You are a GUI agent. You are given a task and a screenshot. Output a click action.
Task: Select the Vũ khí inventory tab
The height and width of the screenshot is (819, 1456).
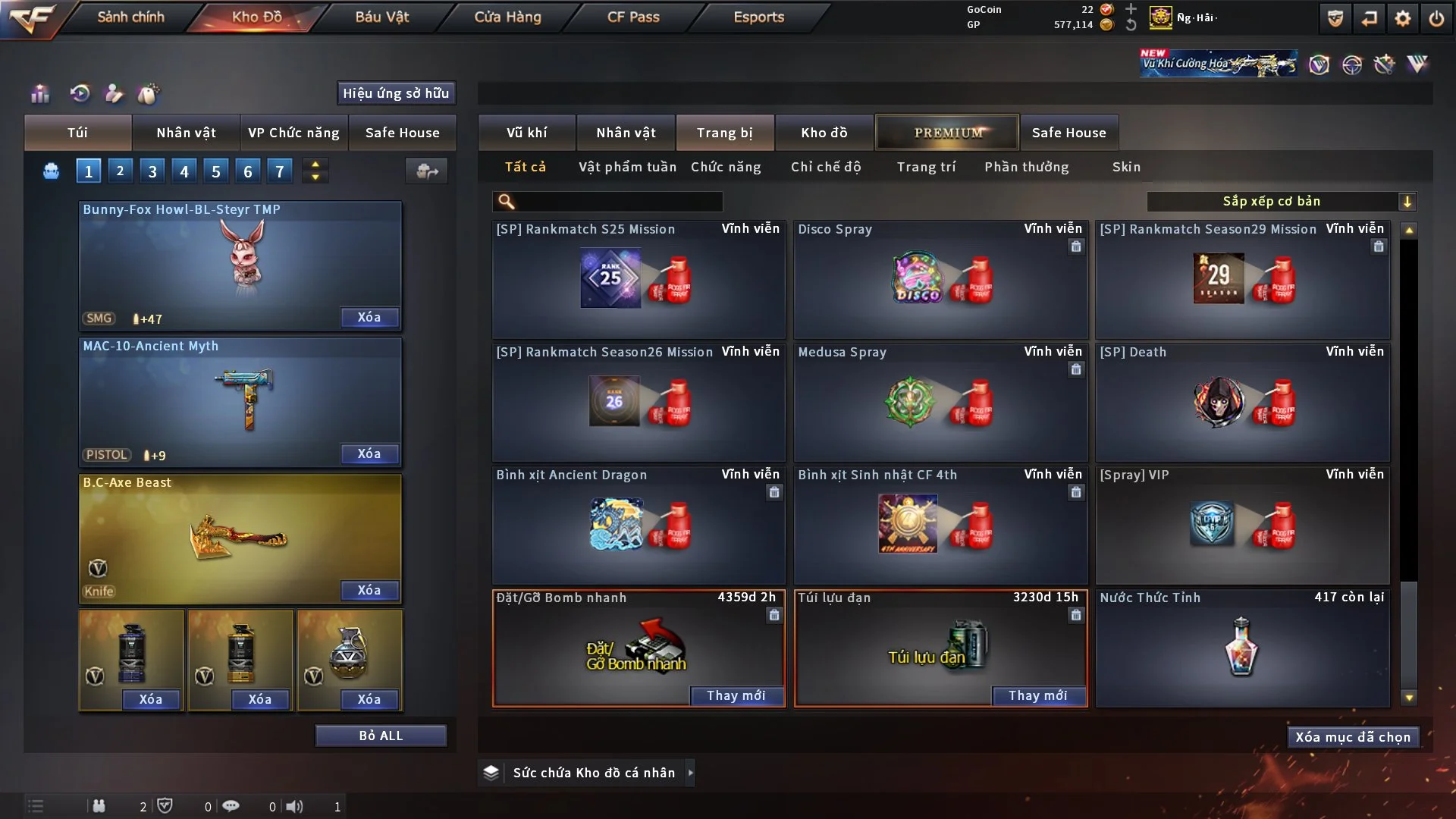tap(526, 133)
